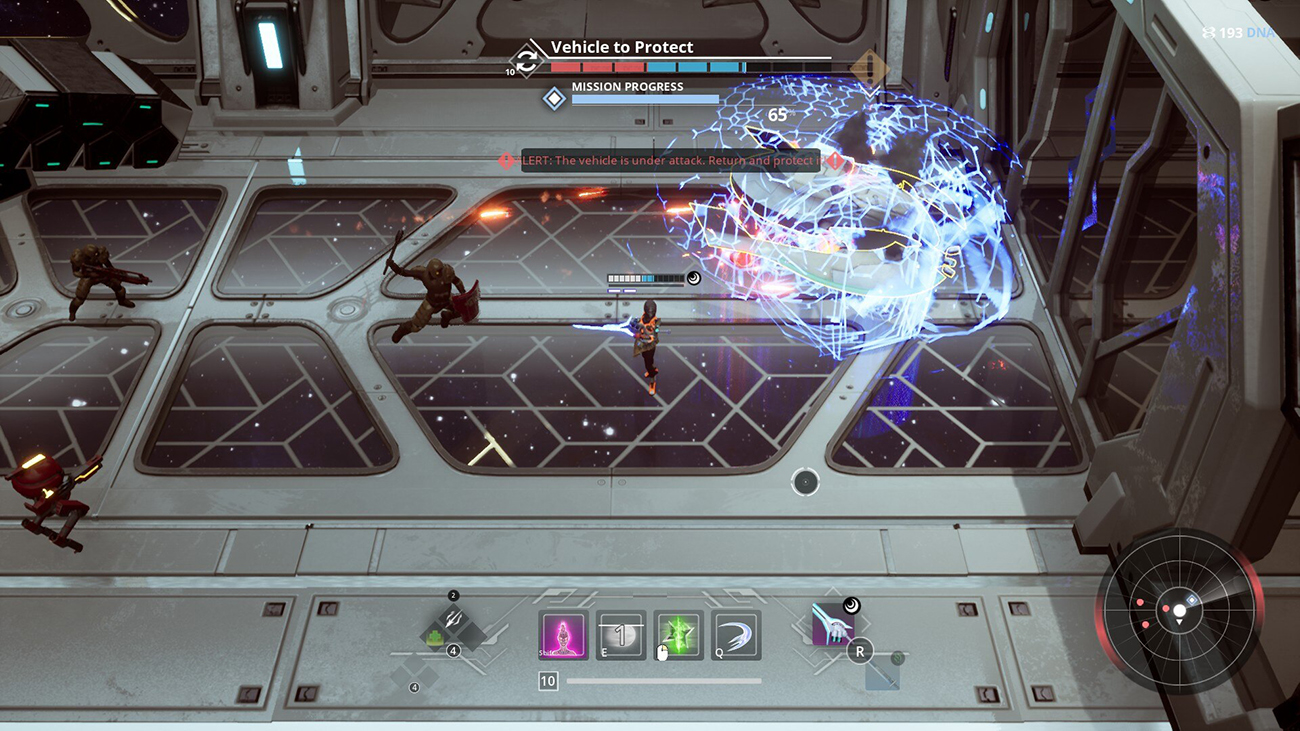
Task: Select the Vehicle to Protect objective title
Action: pos(620,46)
